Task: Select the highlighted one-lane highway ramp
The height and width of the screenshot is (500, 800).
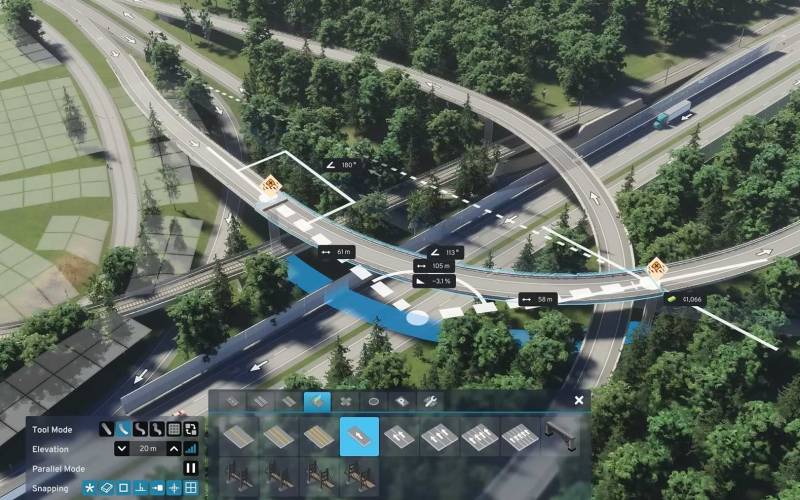Action: pos(360,436)
